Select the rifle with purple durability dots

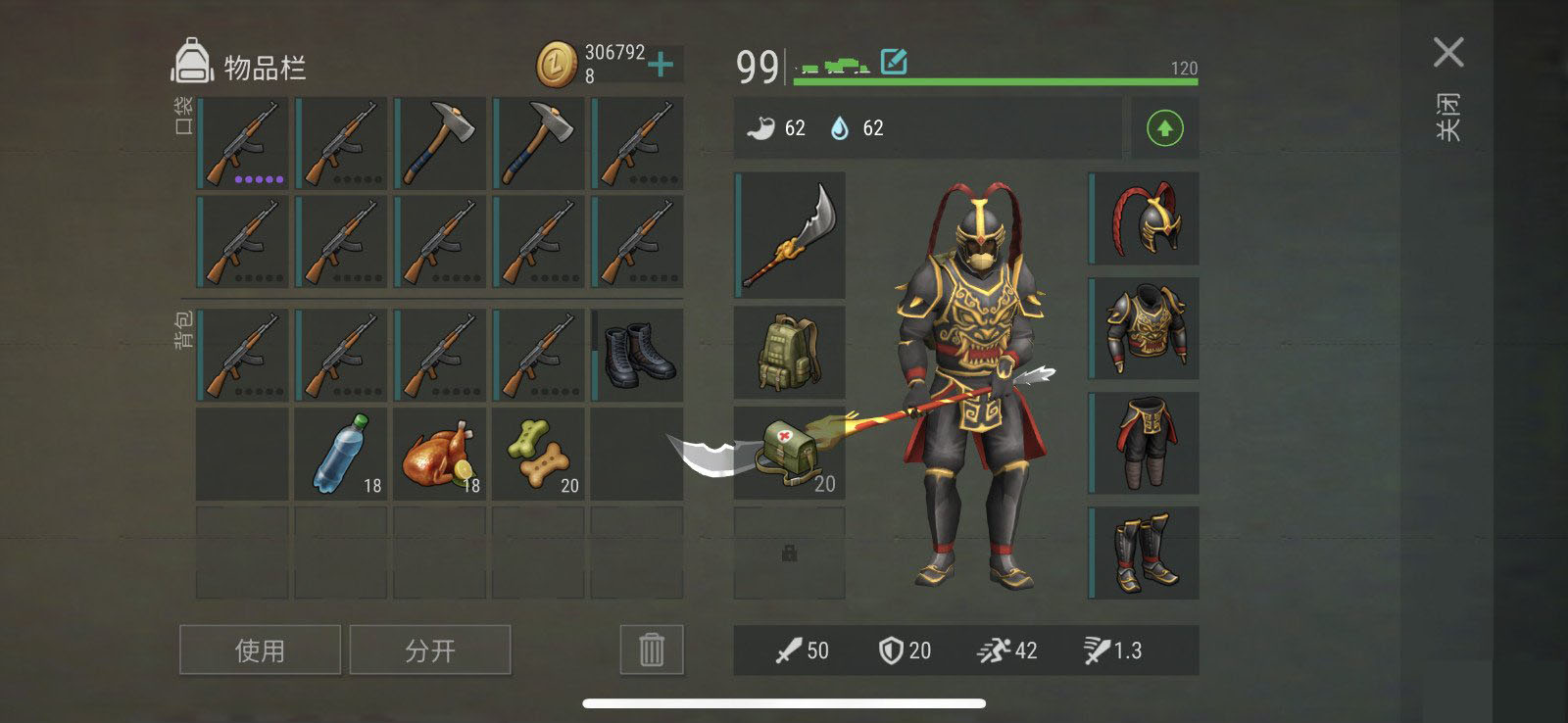[x=243, y=143]
